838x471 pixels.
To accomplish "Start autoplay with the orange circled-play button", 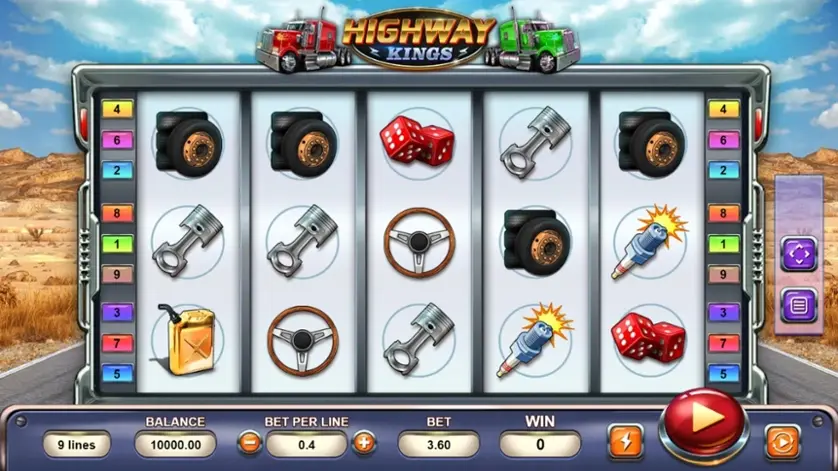I will click(782, 441).
